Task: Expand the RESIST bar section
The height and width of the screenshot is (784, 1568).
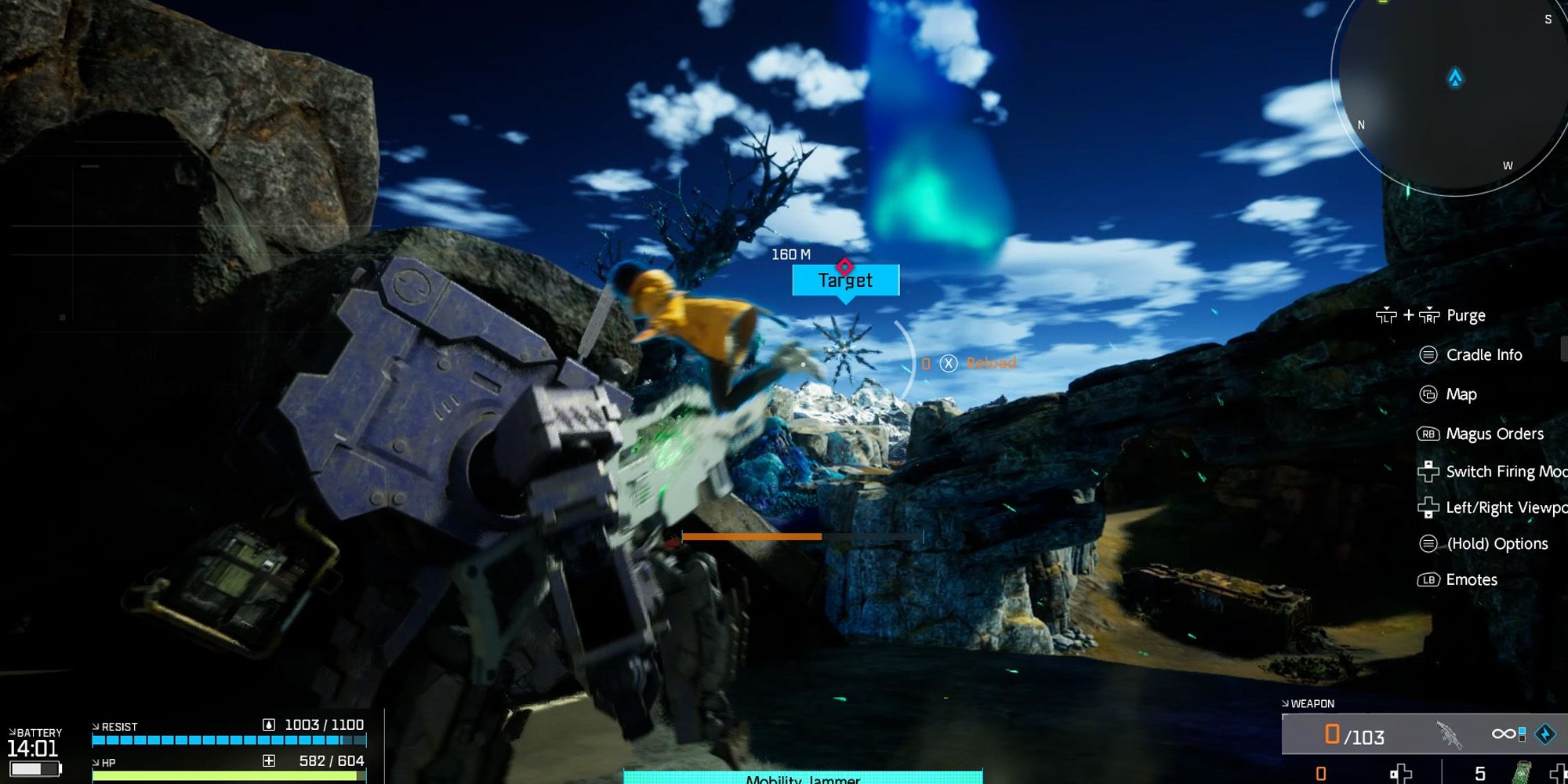Action: (x=96, y=726)
